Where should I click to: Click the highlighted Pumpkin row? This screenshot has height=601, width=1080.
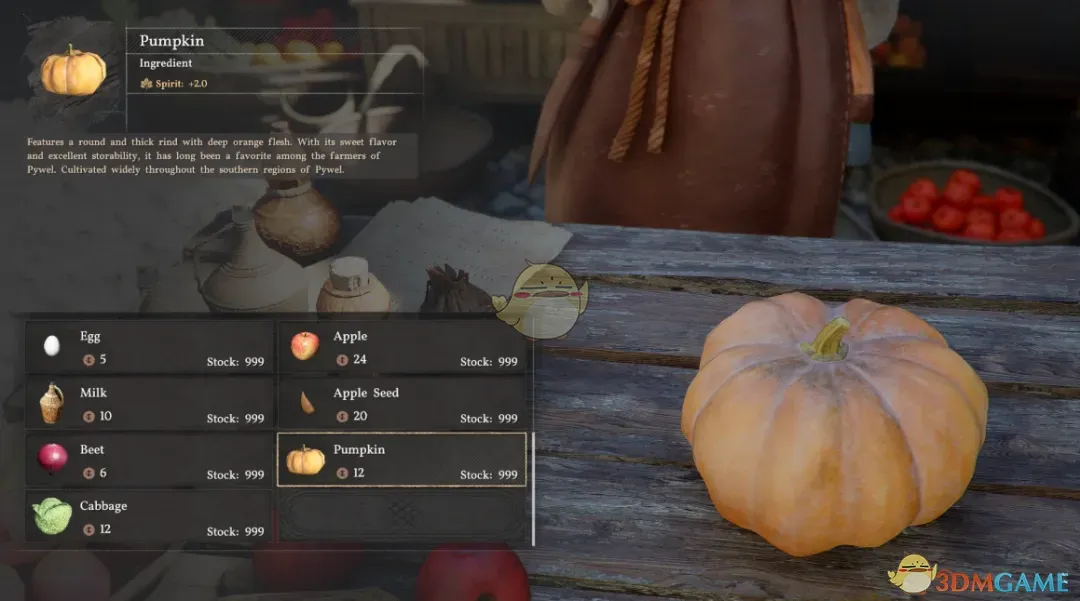[402, 460]
